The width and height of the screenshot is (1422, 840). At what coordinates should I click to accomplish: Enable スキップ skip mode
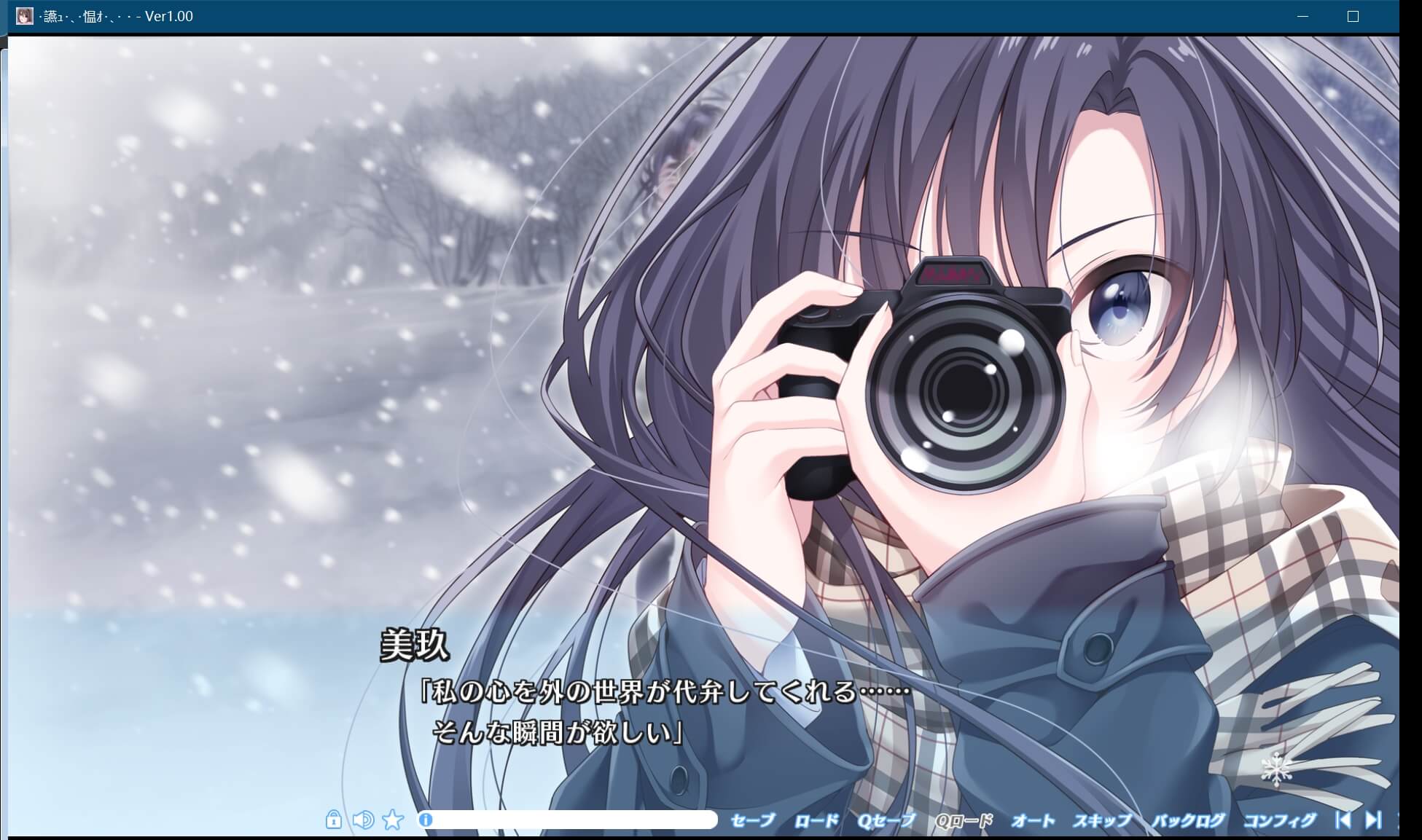tap(1103, 819)
